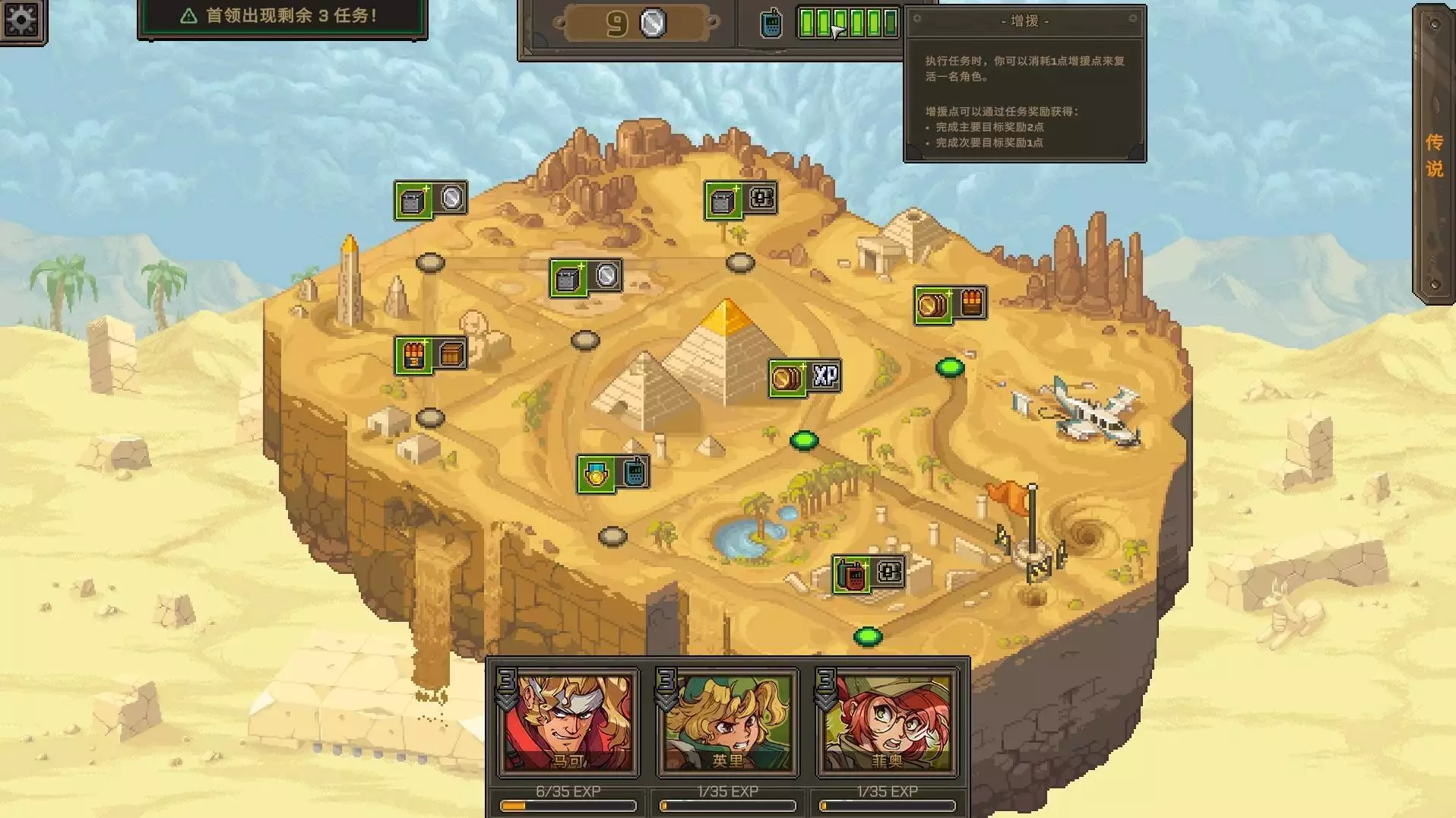Choose the mission with coins and XP reward
The image size is (1456, 818).
point(805,377)
